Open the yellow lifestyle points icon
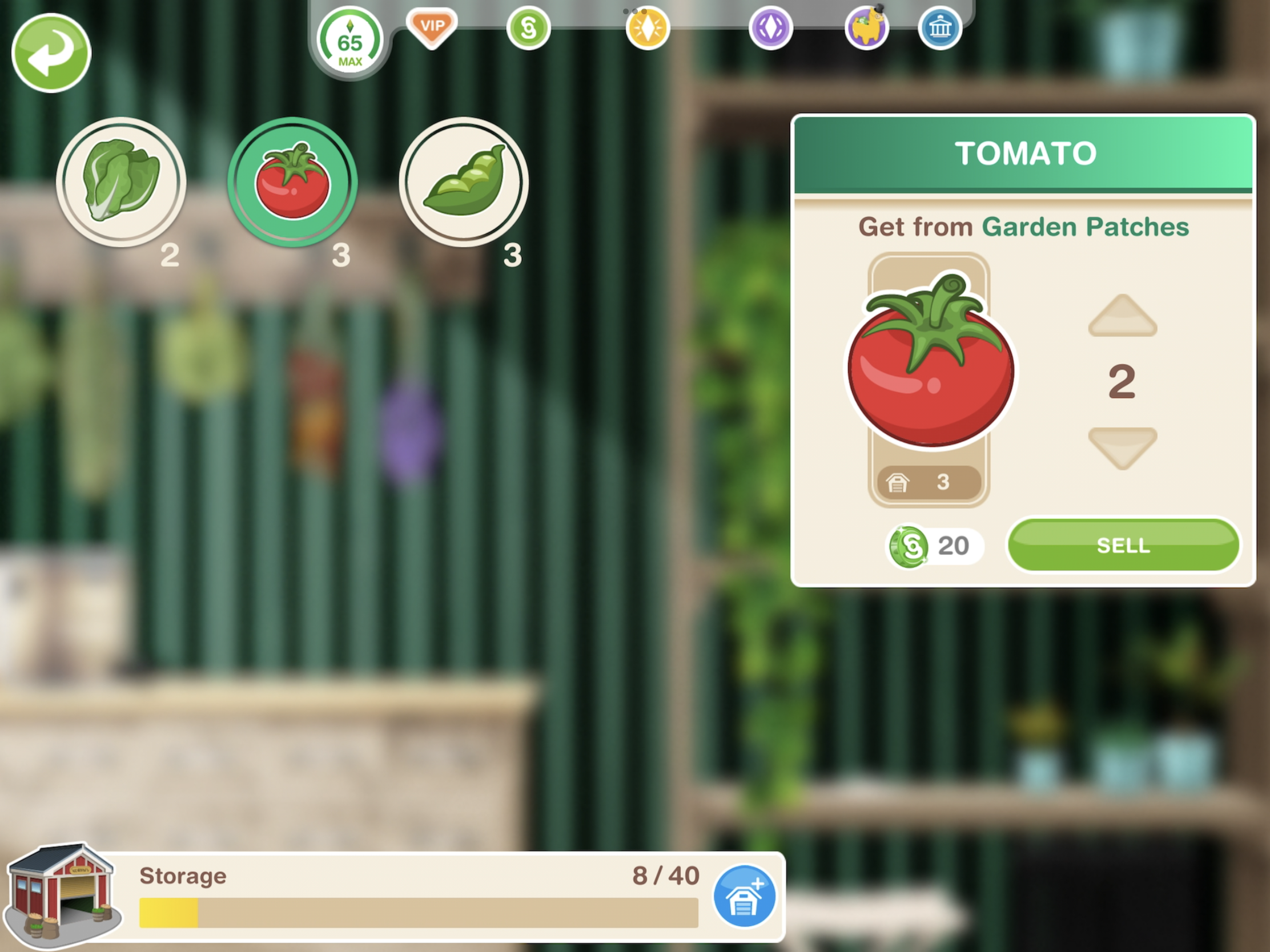The width and height of the screenshot is (1270, 952). tap(648, 27)
